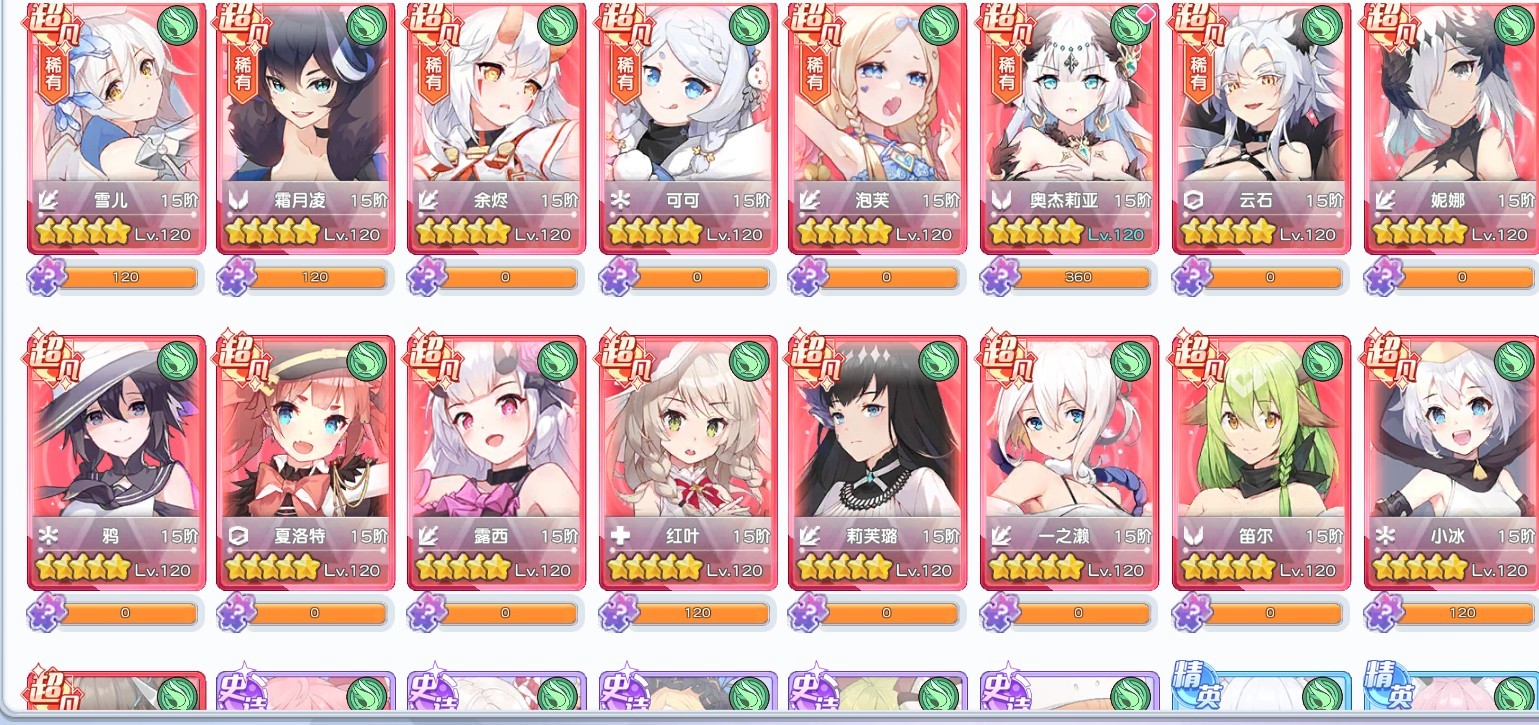Select the 露西 character card
This screenshot has width=1539, height=725.
pos(500,460)
